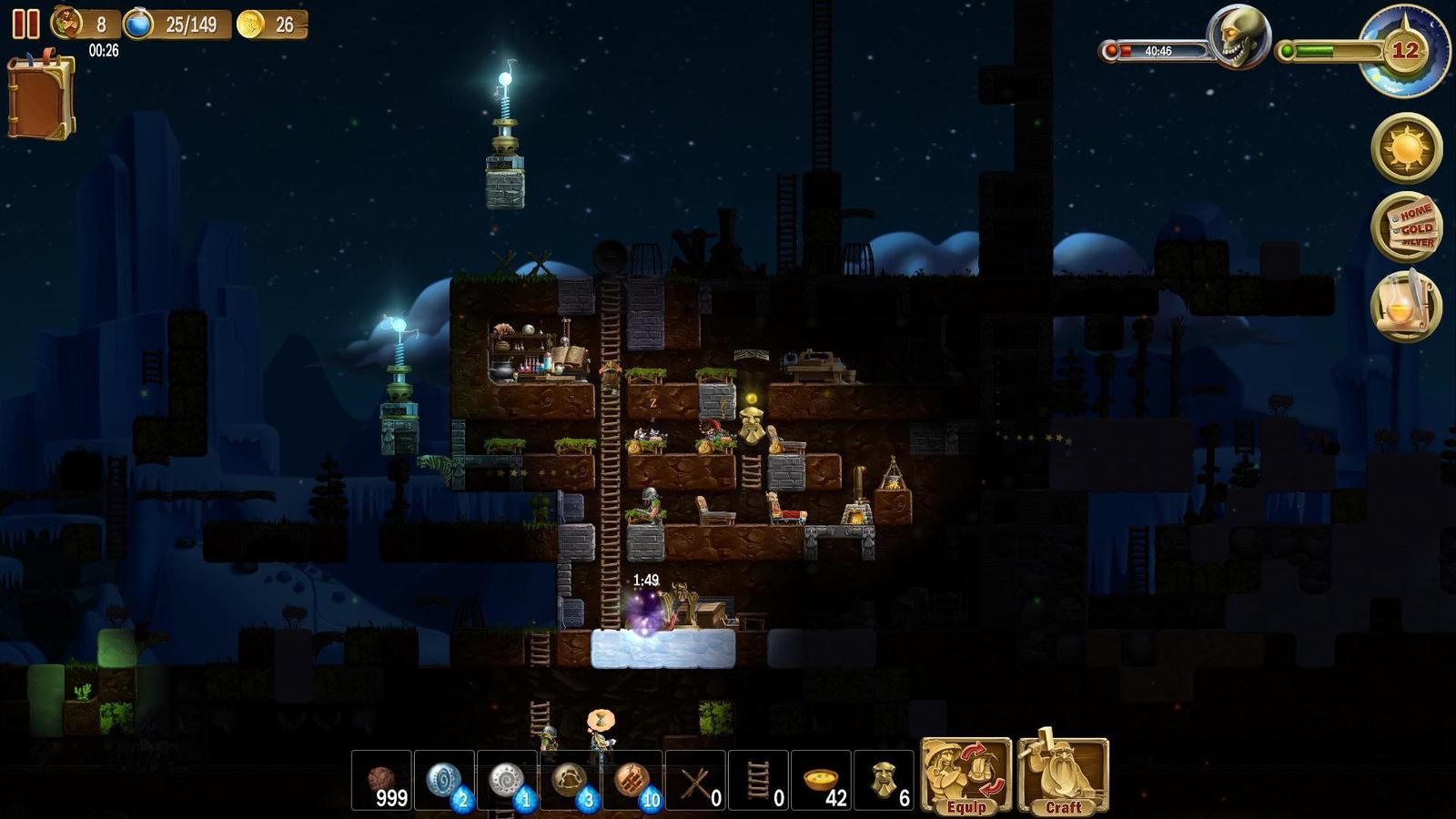Cast the brick wall spell costing 10
The width and height of the screenshot is (1456, 819).
(x=633, y=780)
